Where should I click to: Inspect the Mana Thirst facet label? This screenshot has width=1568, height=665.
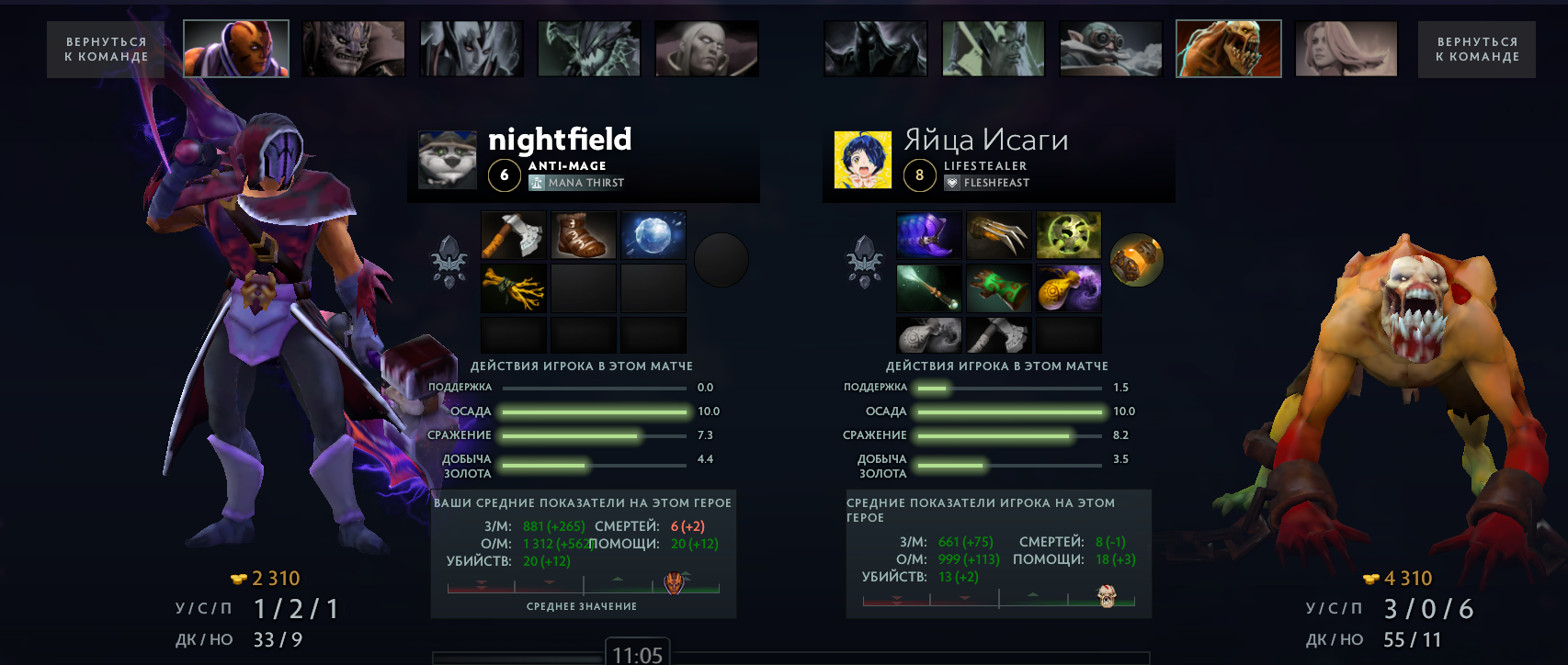pos(577,183)
